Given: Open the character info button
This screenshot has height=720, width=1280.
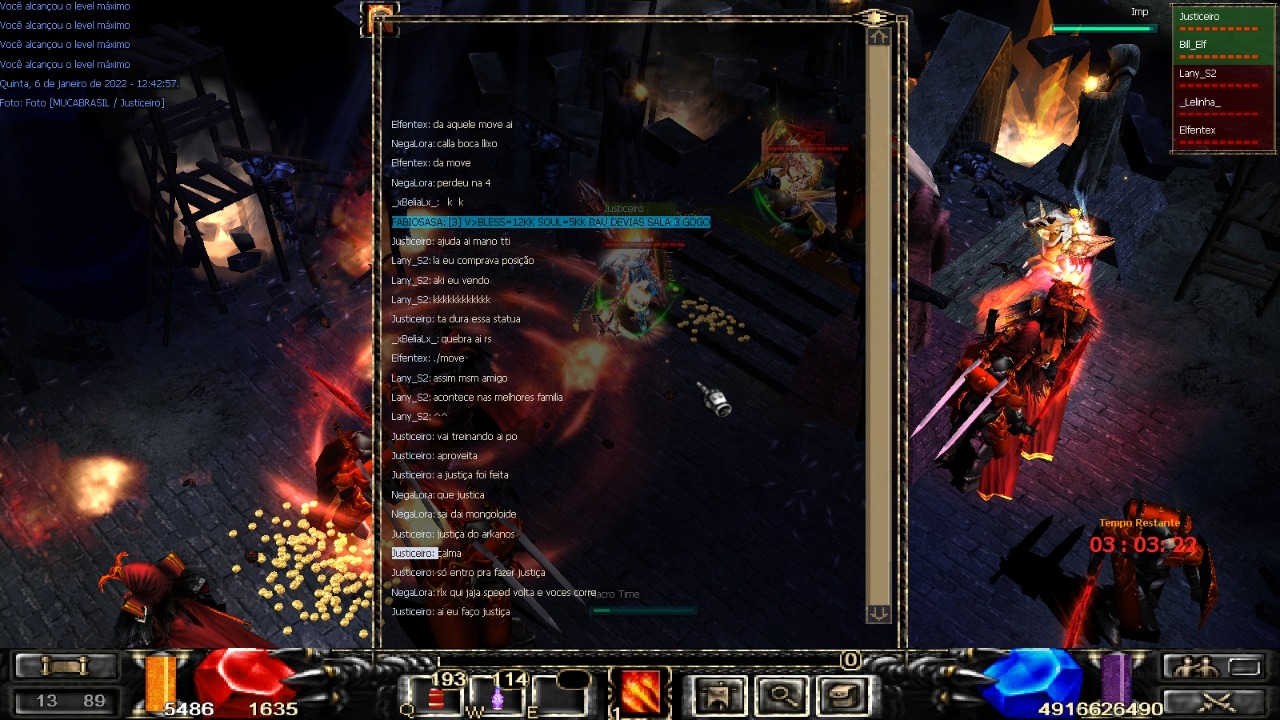Looking at the screenshot, I should click(719, 694).
